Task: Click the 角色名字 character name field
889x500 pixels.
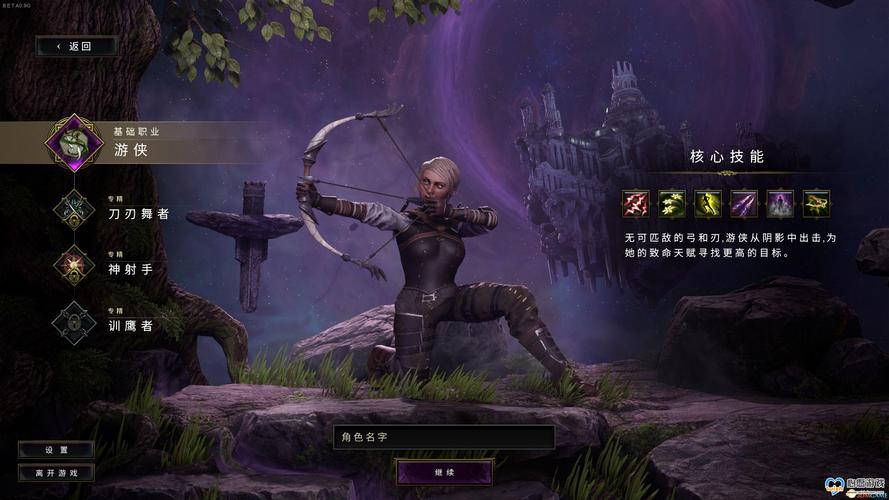Action: 444,437
